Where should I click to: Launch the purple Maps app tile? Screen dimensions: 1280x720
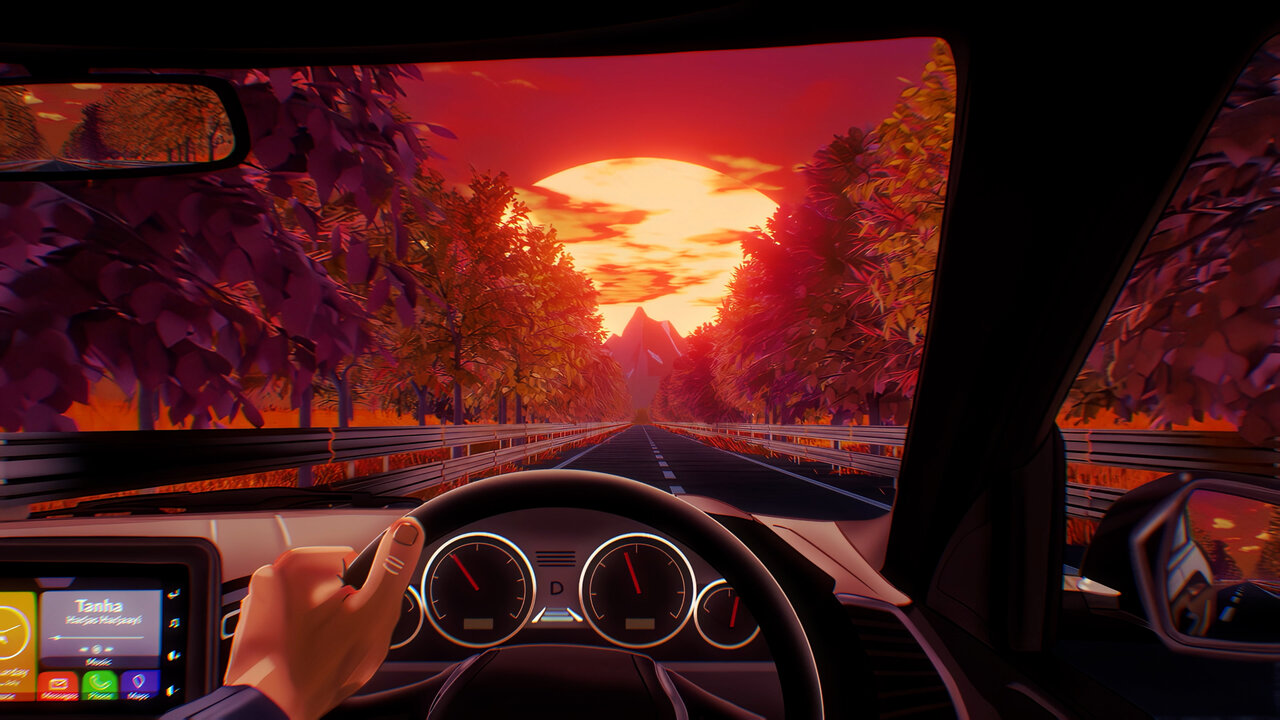[x=141, y=685]
